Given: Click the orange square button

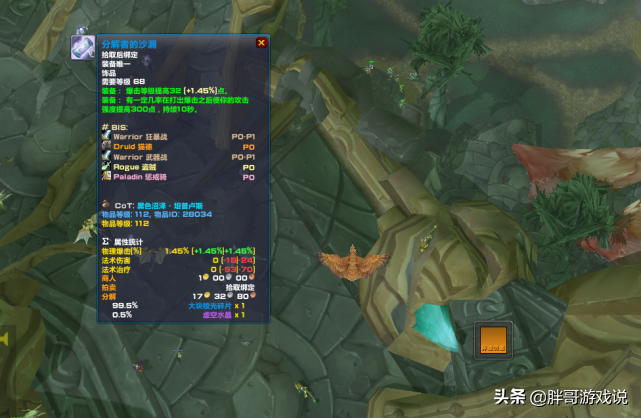Looking at the screenshot, I should click(x=491, y=339).
